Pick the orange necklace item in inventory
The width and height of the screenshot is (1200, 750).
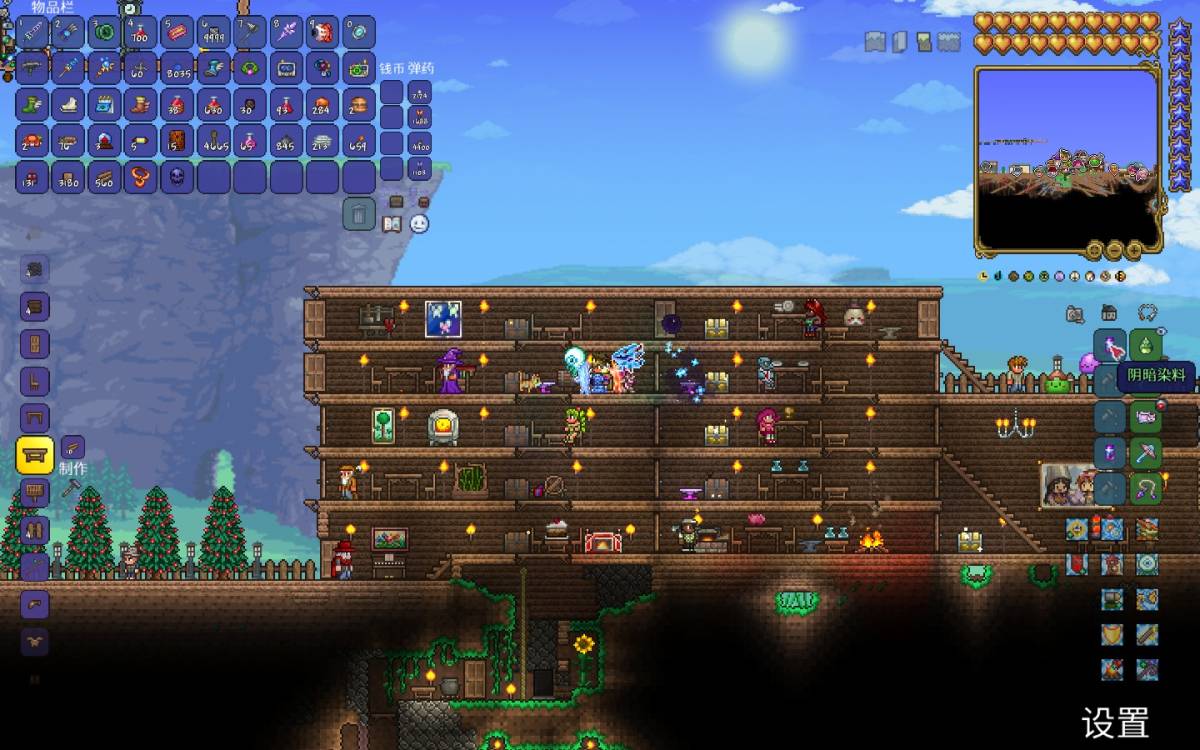coord(140,178)
